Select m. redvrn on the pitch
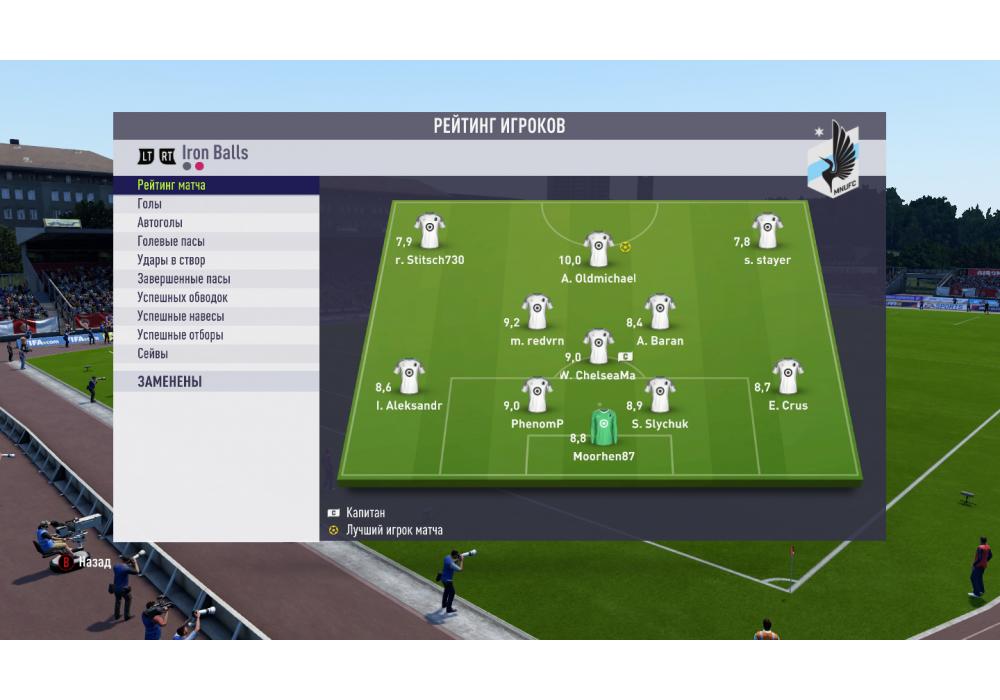 click(x=537, y=312)
